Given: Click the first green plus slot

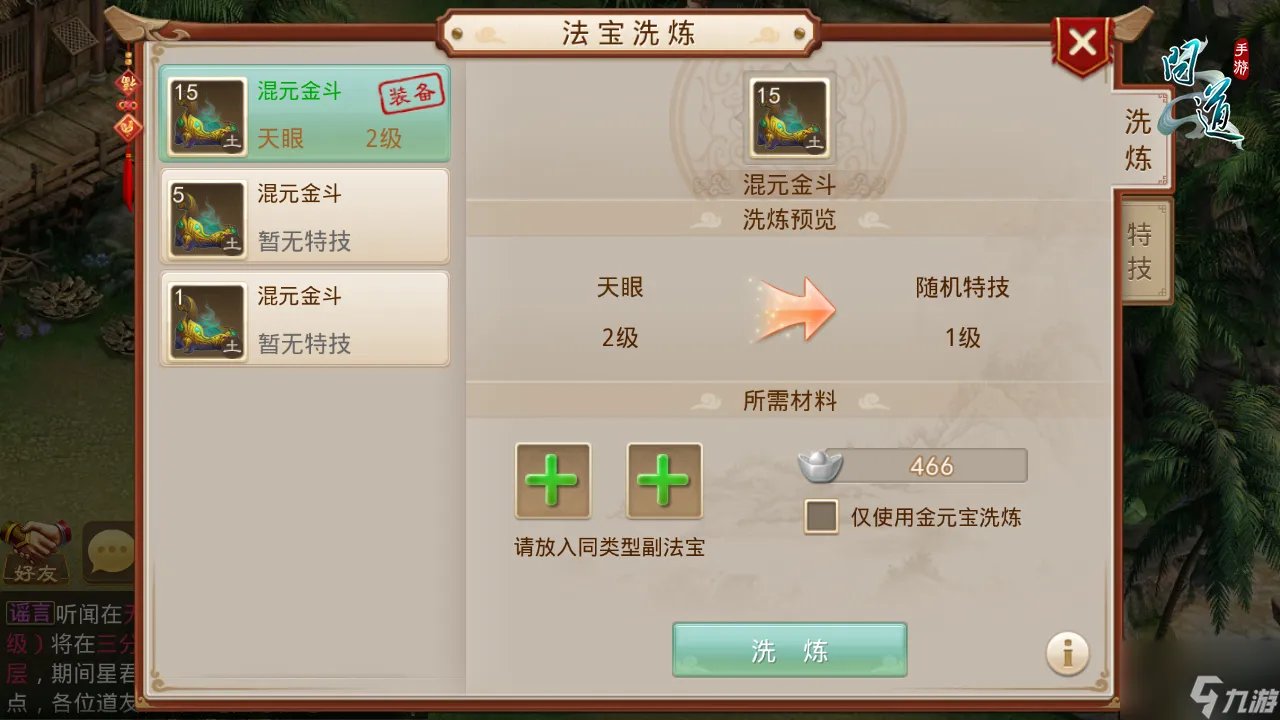Looking at the screenshot, I should click(x=552, y=481).
